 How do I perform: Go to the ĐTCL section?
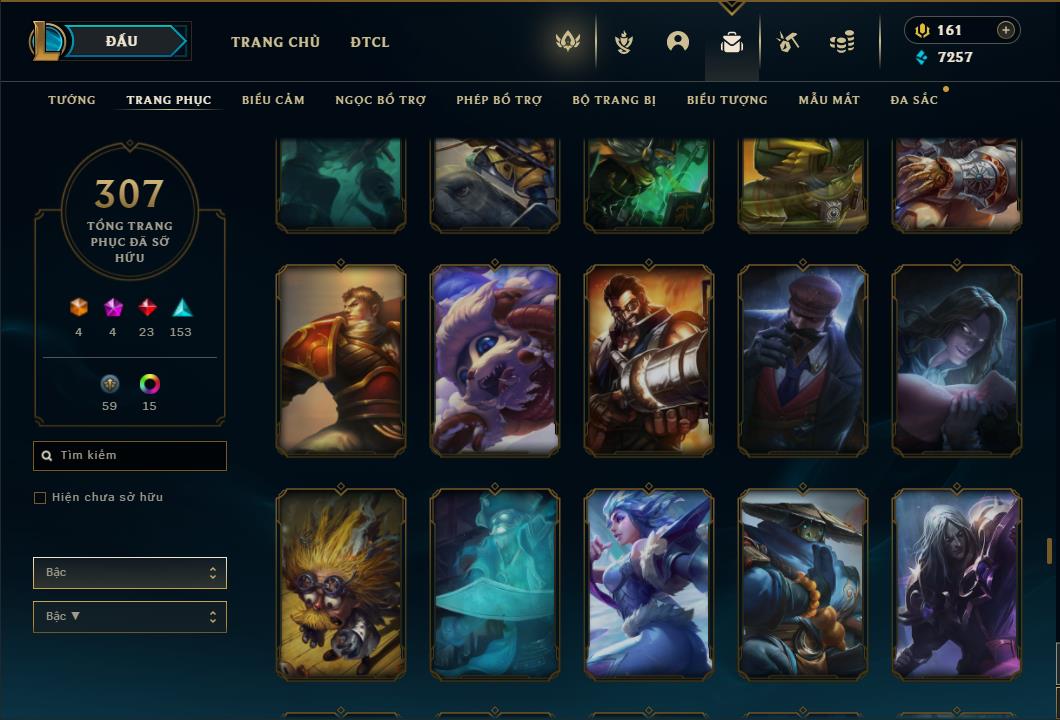[370, 42]
